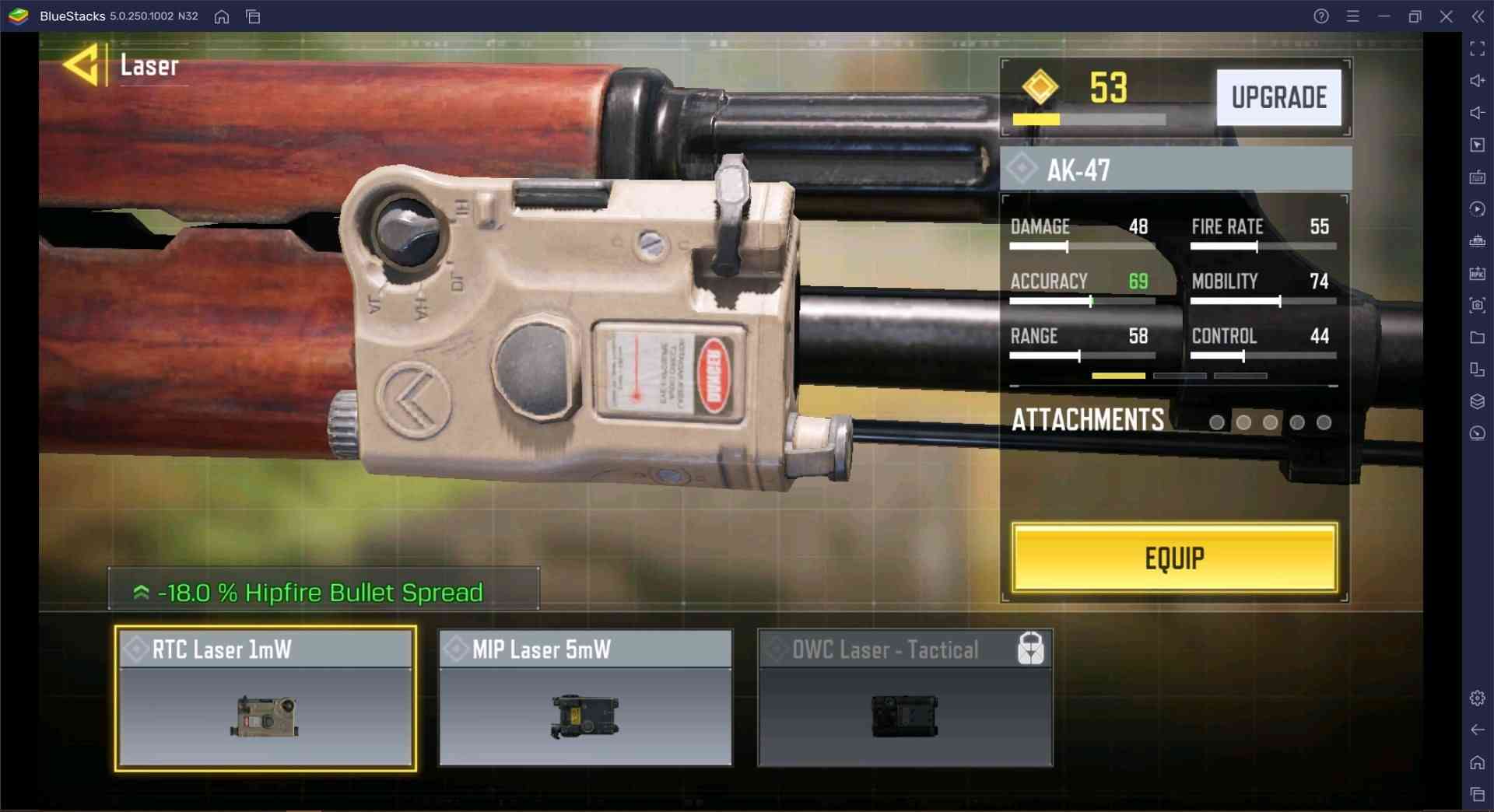Equip the selected laser attachment
Screen dimensions: 1494x812
point(1174,558)
